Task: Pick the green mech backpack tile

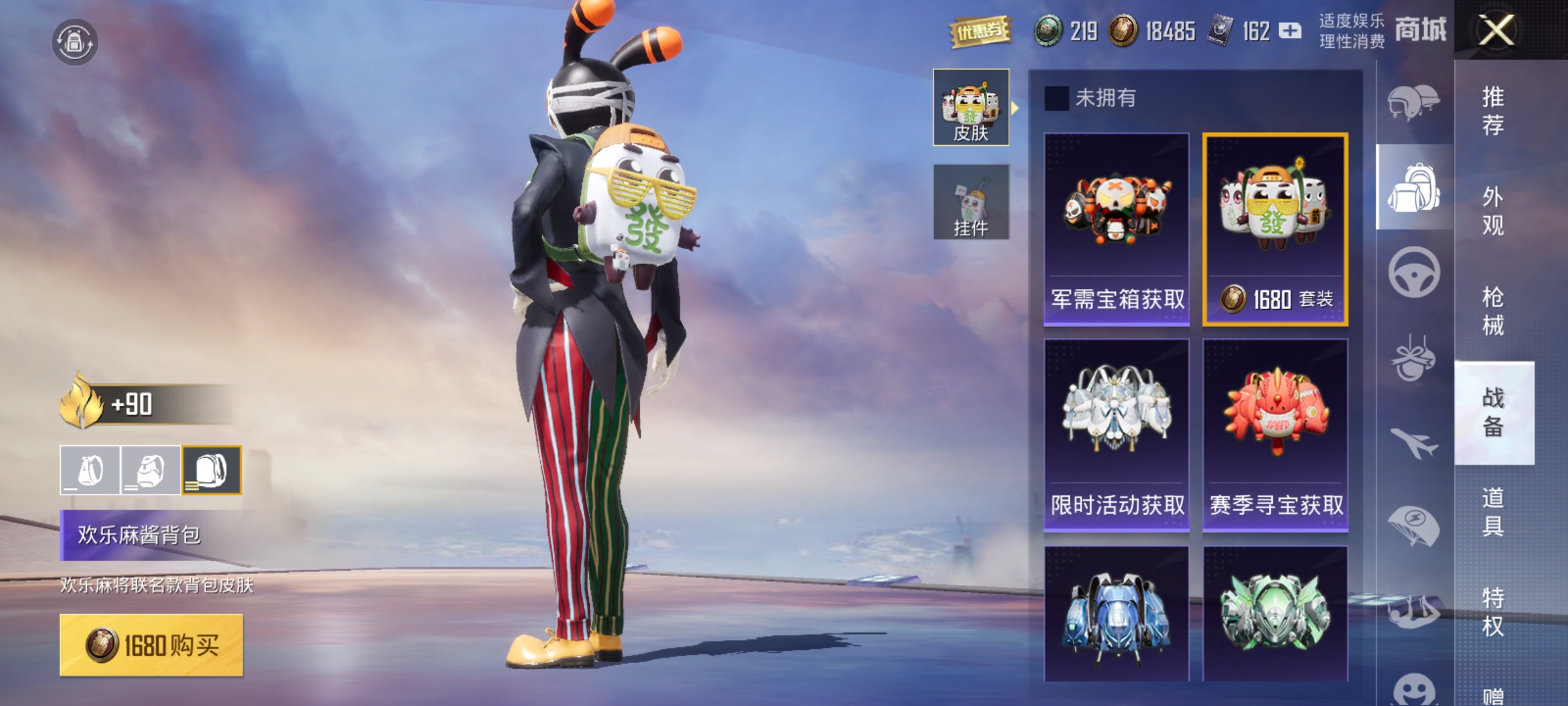Action: point(1275,614)
